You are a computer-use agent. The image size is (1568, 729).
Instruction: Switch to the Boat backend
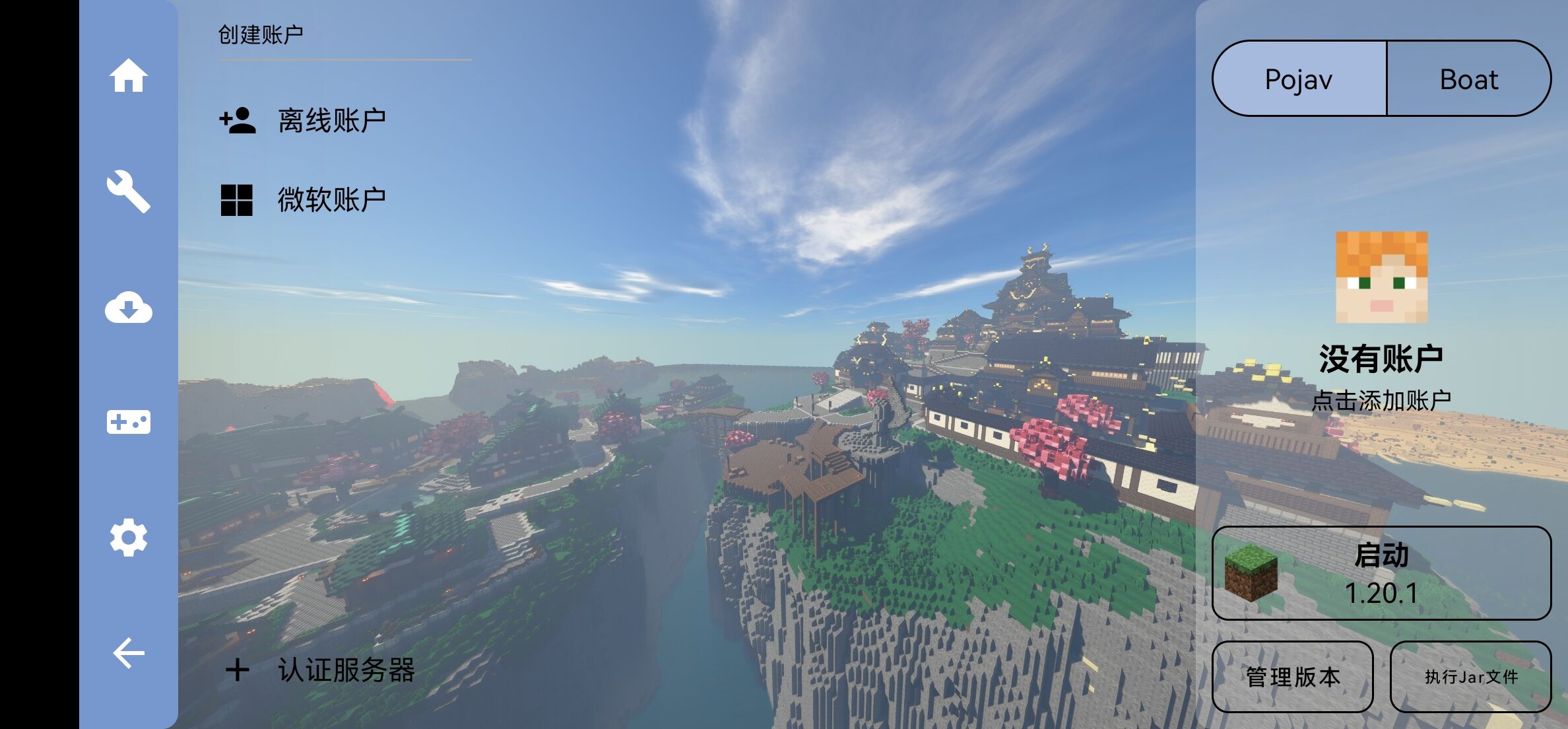[1469, 79]
